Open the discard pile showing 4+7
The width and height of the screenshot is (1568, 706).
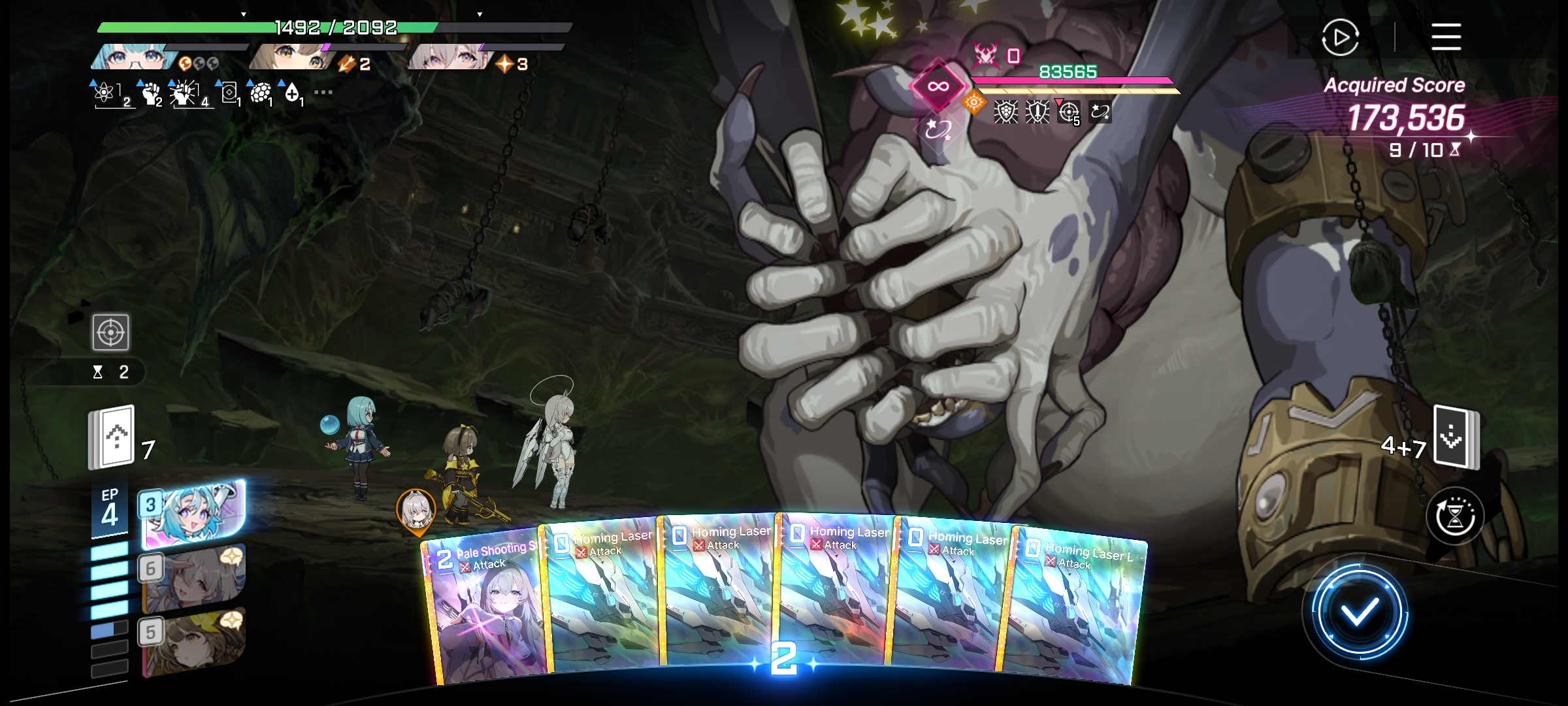click(x=1456, y=437)
